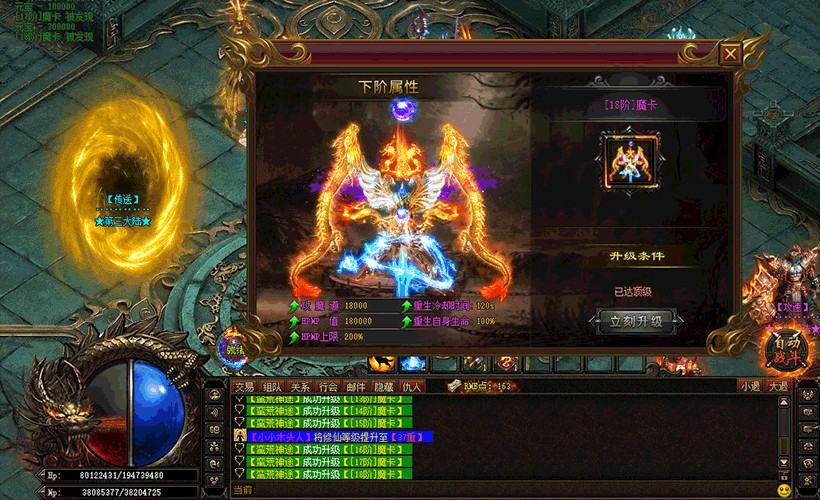Click the 小退 logout button
Image resolution: width=820 pixels, height=500 pixels.
tap(750, 386)
